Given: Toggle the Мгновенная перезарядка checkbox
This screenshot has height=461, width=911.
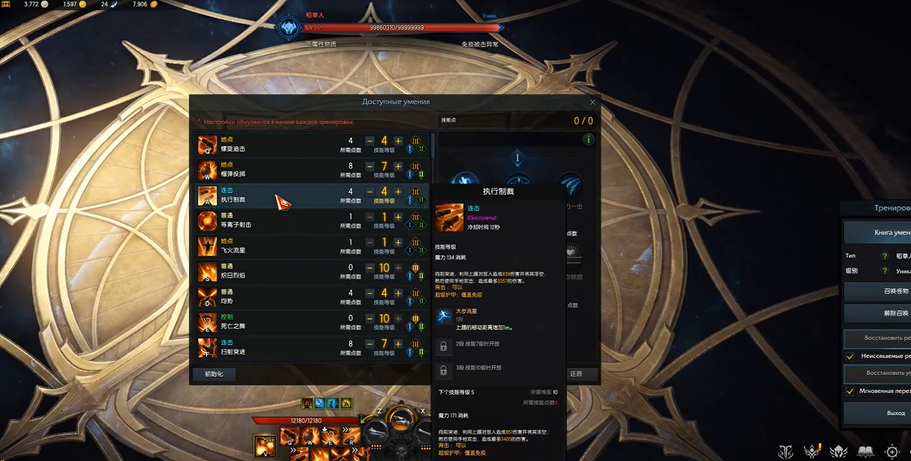Looking at the screenshot, I should click(x=850, y=391).
